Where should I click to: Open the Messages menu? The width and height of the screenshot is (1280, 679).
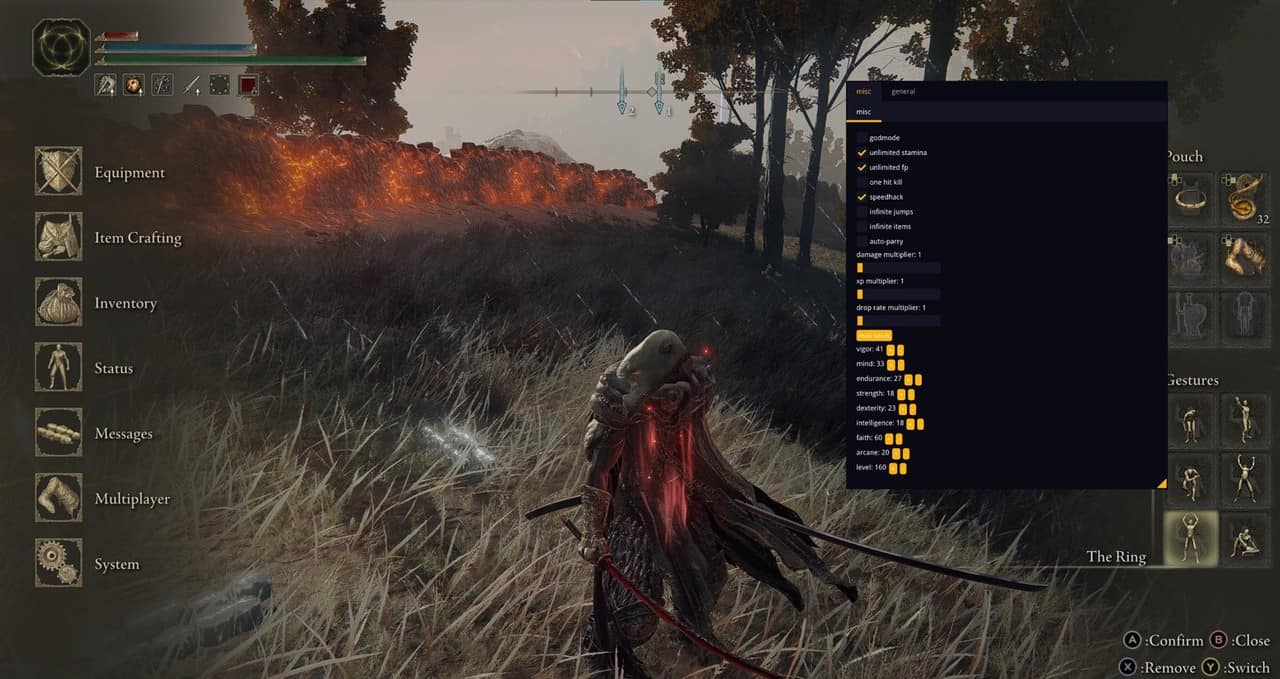point(60,433)
